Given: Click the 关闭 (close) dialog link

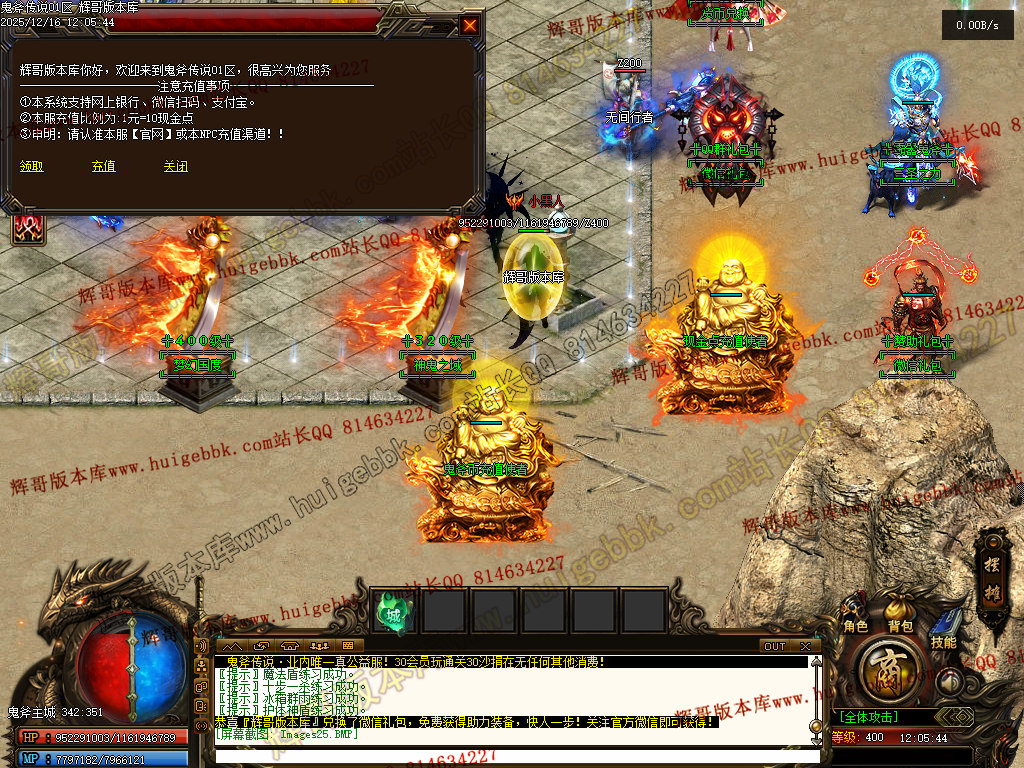Looking at the screenshot, I should (176, 166).
